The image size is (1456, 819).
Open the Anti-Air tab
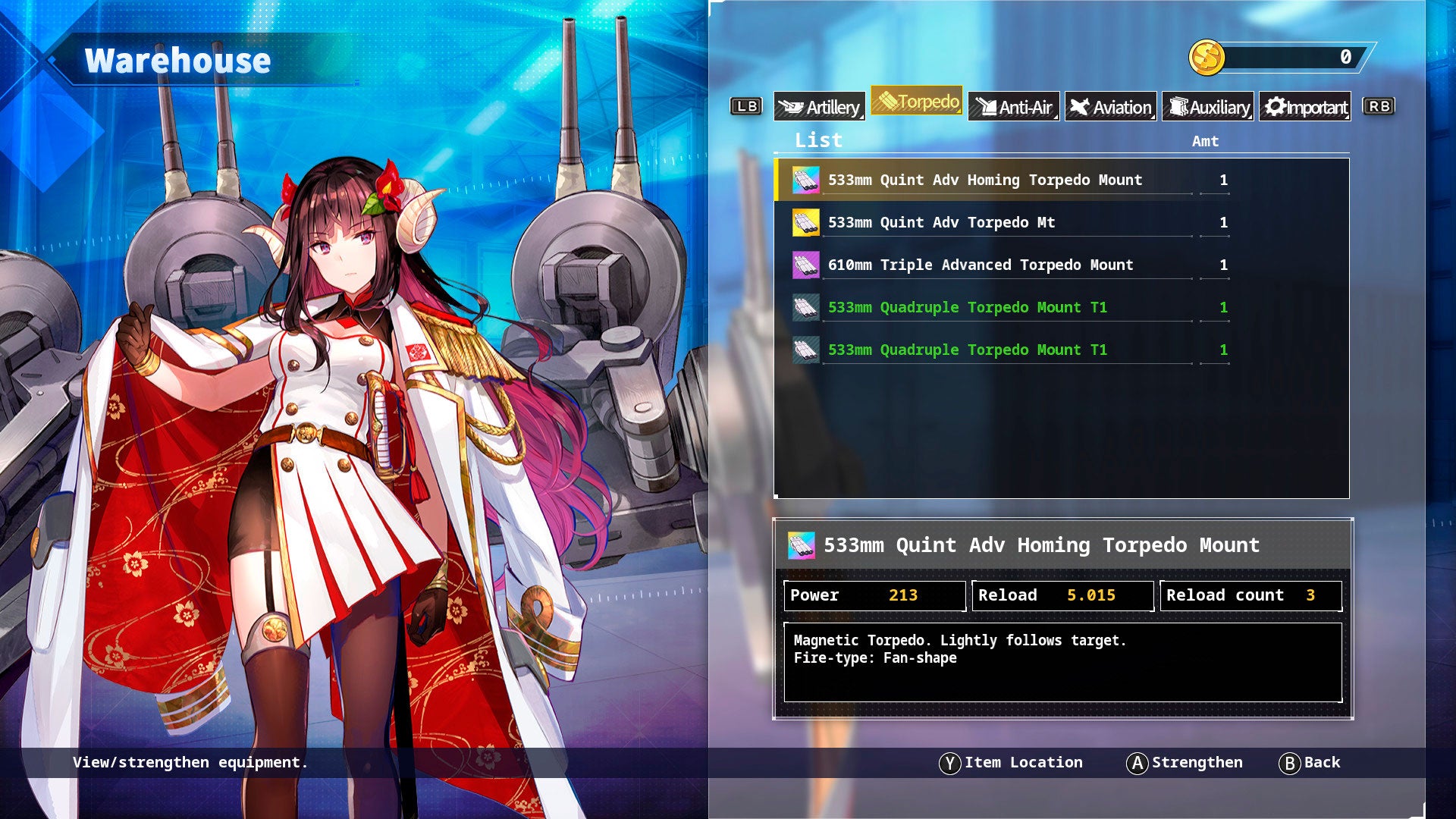(1013, 107)
